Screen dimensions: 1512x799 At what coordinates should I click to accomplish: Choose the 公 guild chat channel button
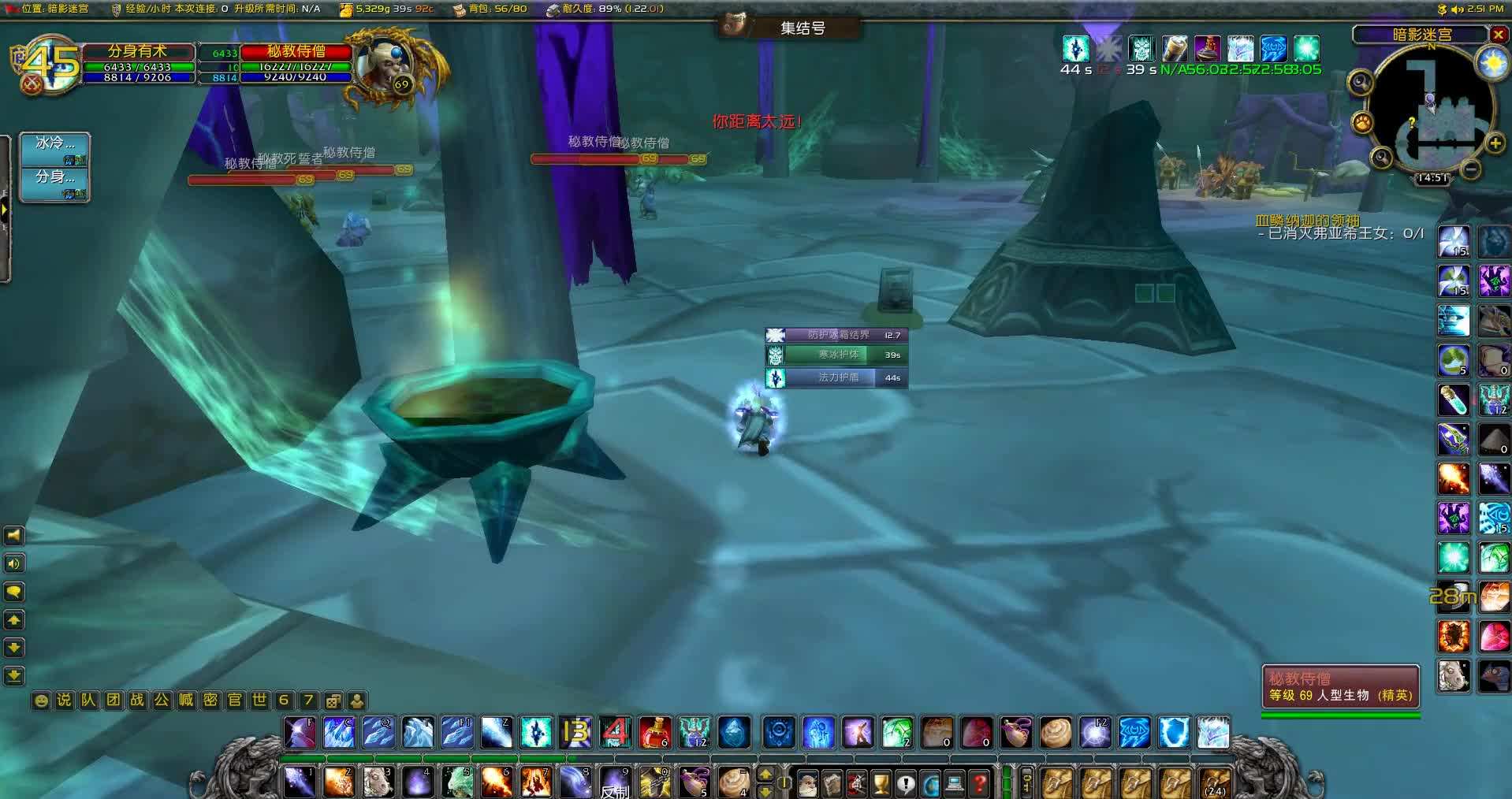162,700
